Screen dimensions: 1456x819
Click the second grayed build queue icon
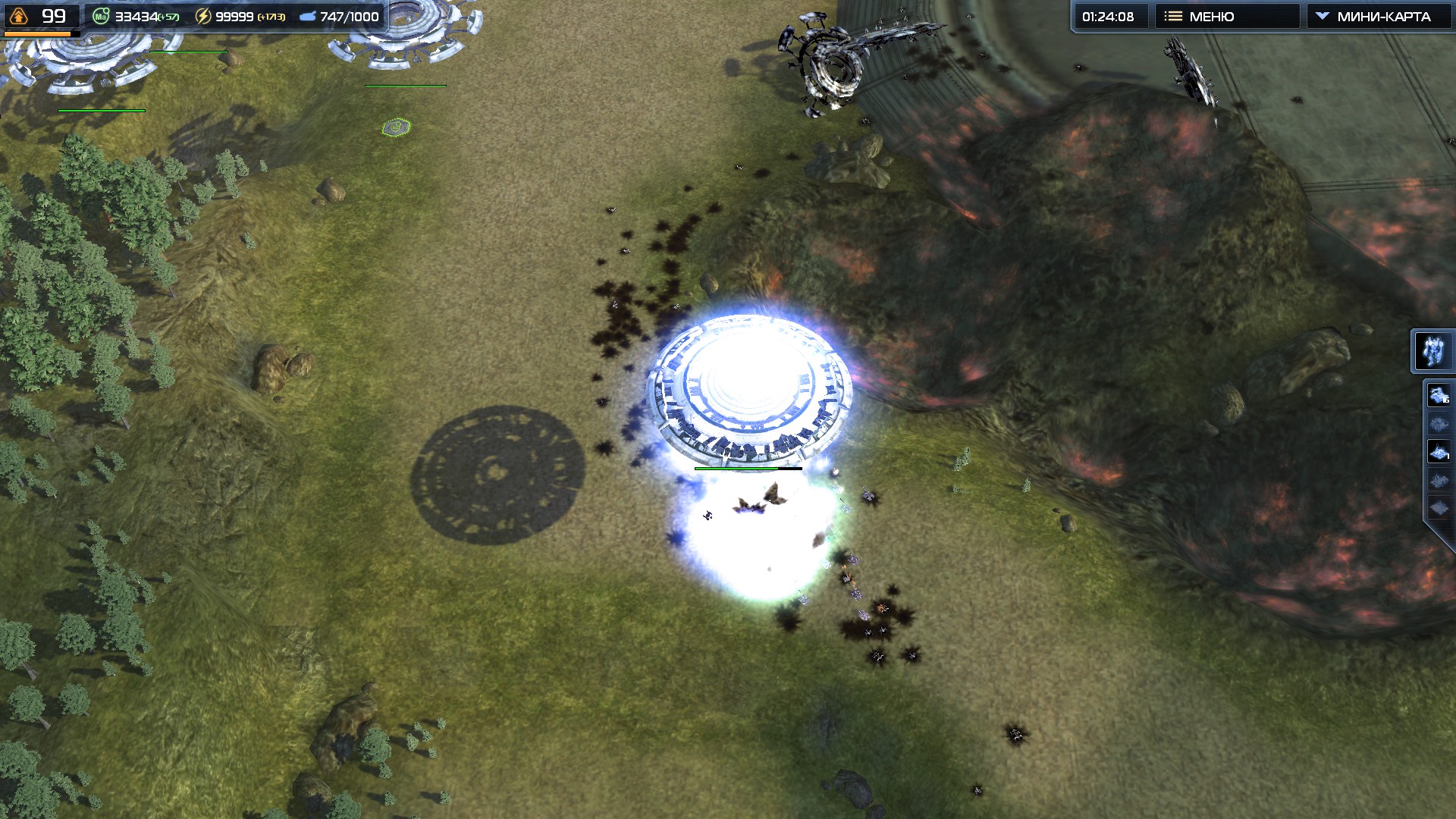tap(1437, 422)
